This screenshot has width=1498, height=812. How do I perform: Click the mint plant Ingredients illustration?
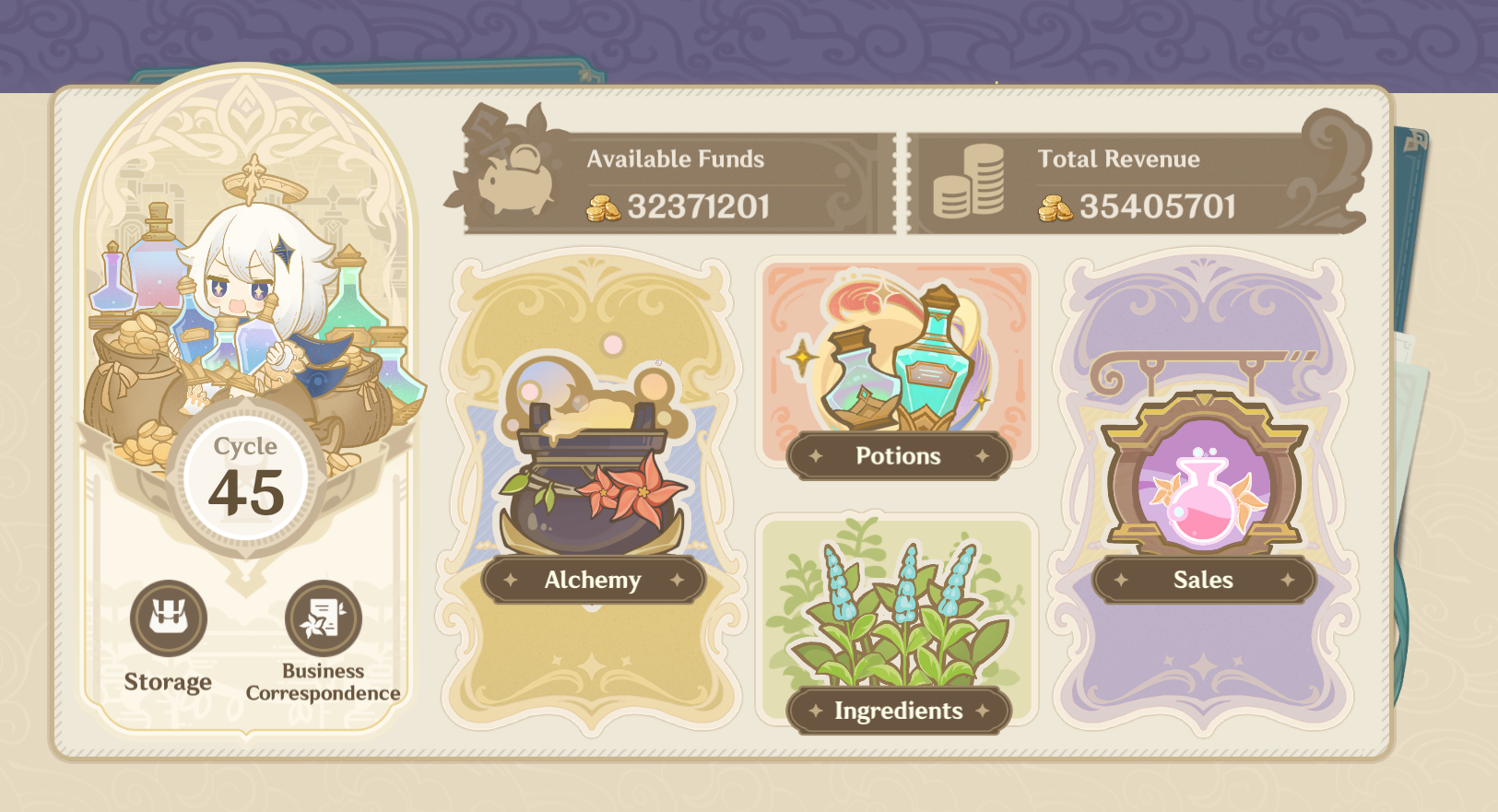(899, 613)
